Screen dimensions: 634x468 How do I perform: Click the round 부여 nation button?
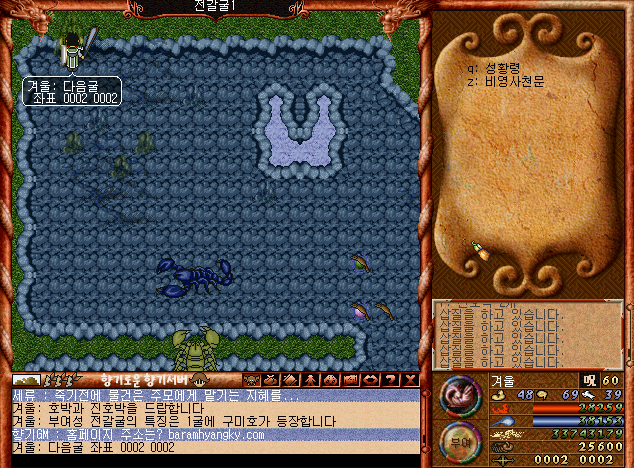(x=458, y=441)
